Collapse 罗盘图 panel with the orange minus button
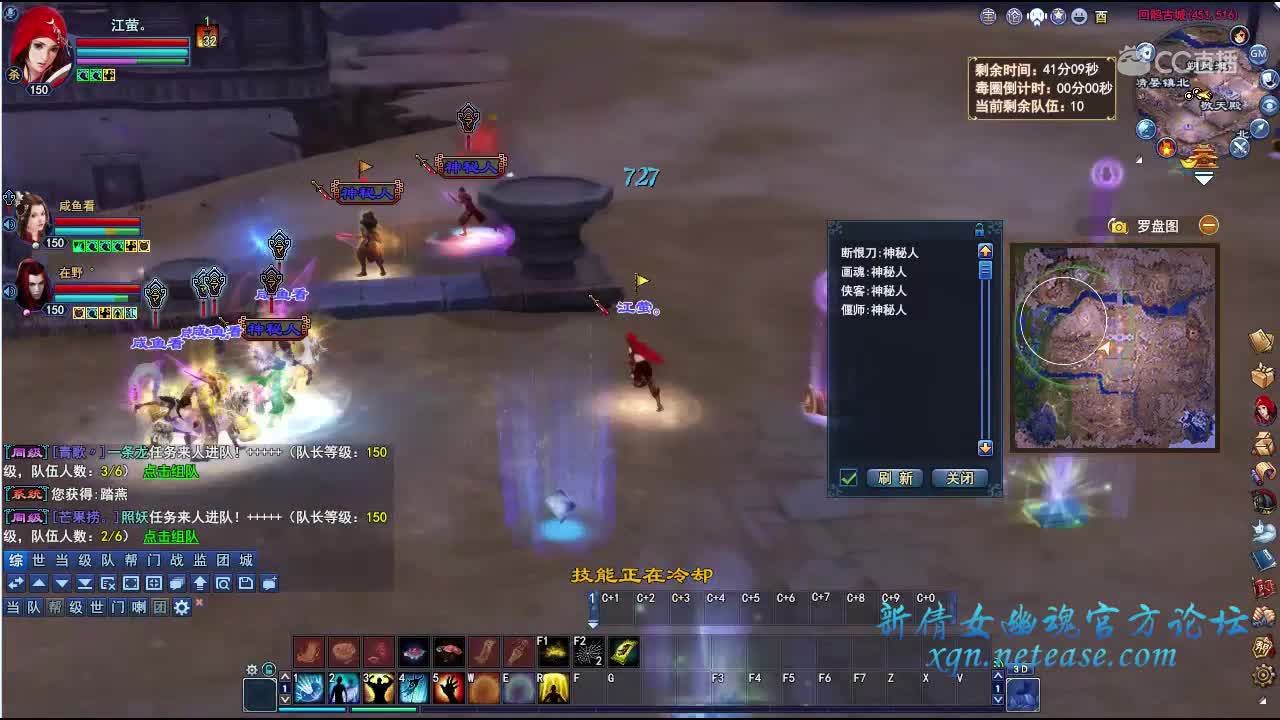The width and height of the screenshot is (1280, 720). pyautogui.click(x=1209, y=225)
